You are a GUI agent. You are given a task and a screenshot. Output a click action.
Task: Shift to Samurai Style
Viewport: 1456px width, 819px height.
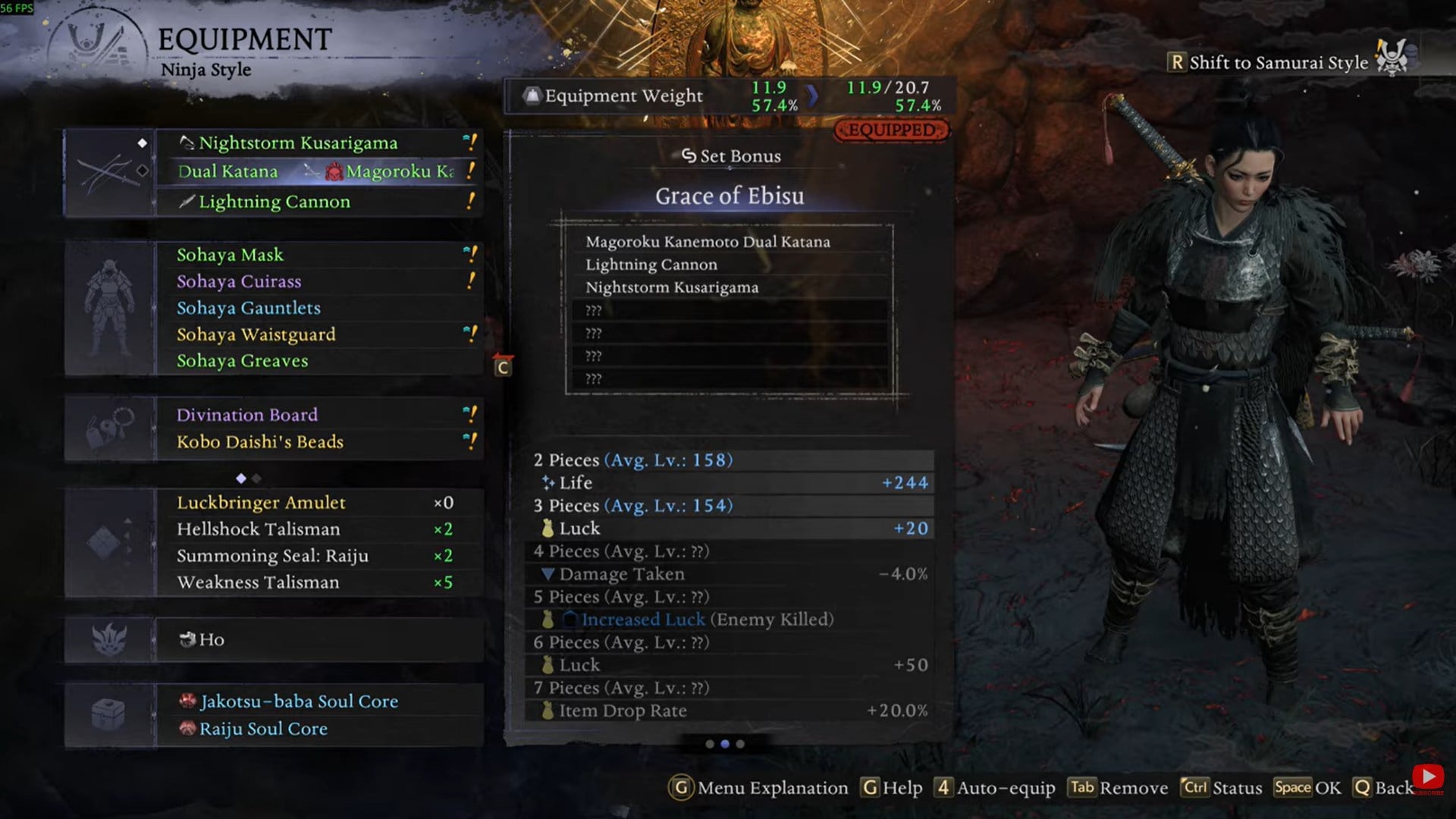point(1278,62)
